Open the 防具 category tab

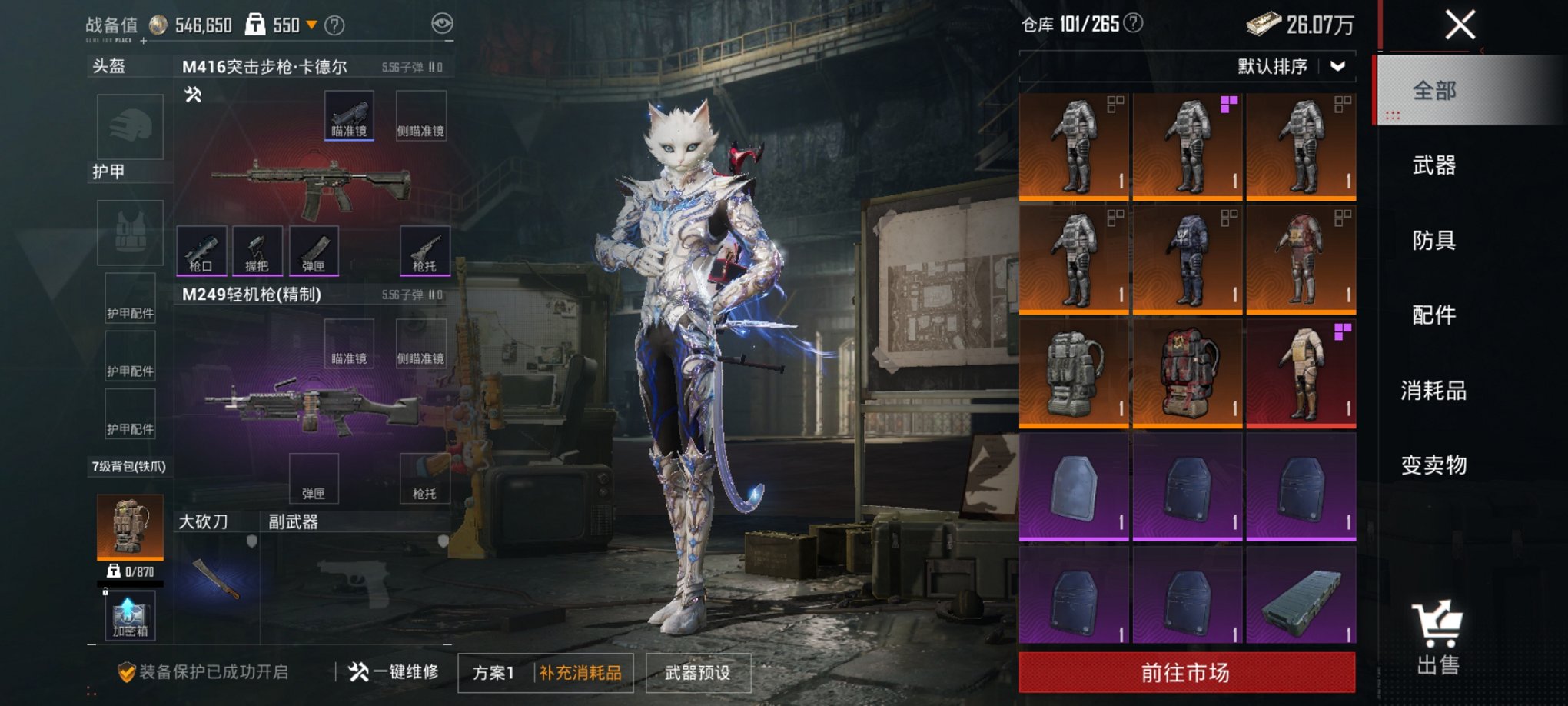1433,241
